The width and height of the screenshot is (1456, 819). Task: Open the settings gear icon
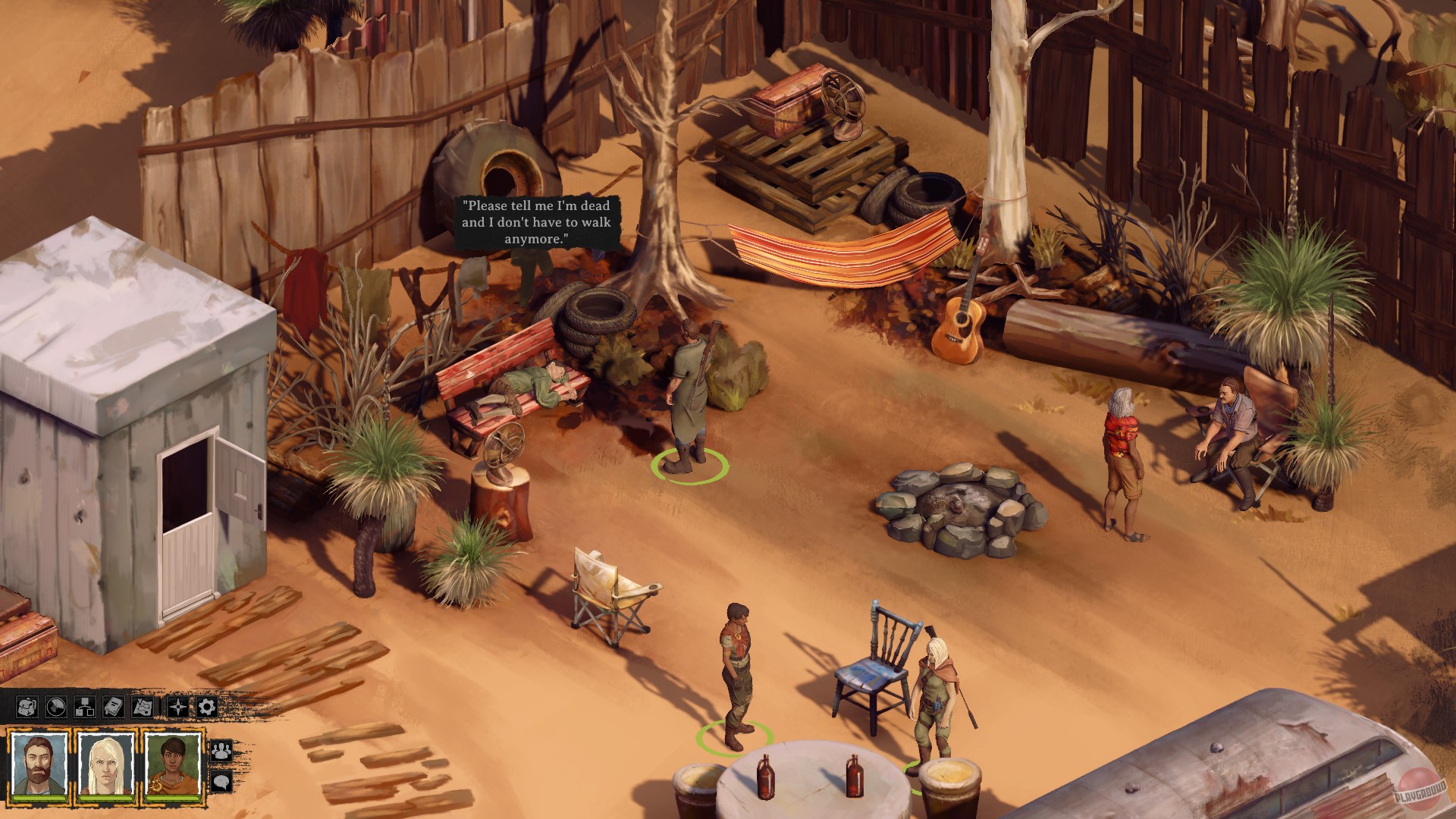pos(206,707)
